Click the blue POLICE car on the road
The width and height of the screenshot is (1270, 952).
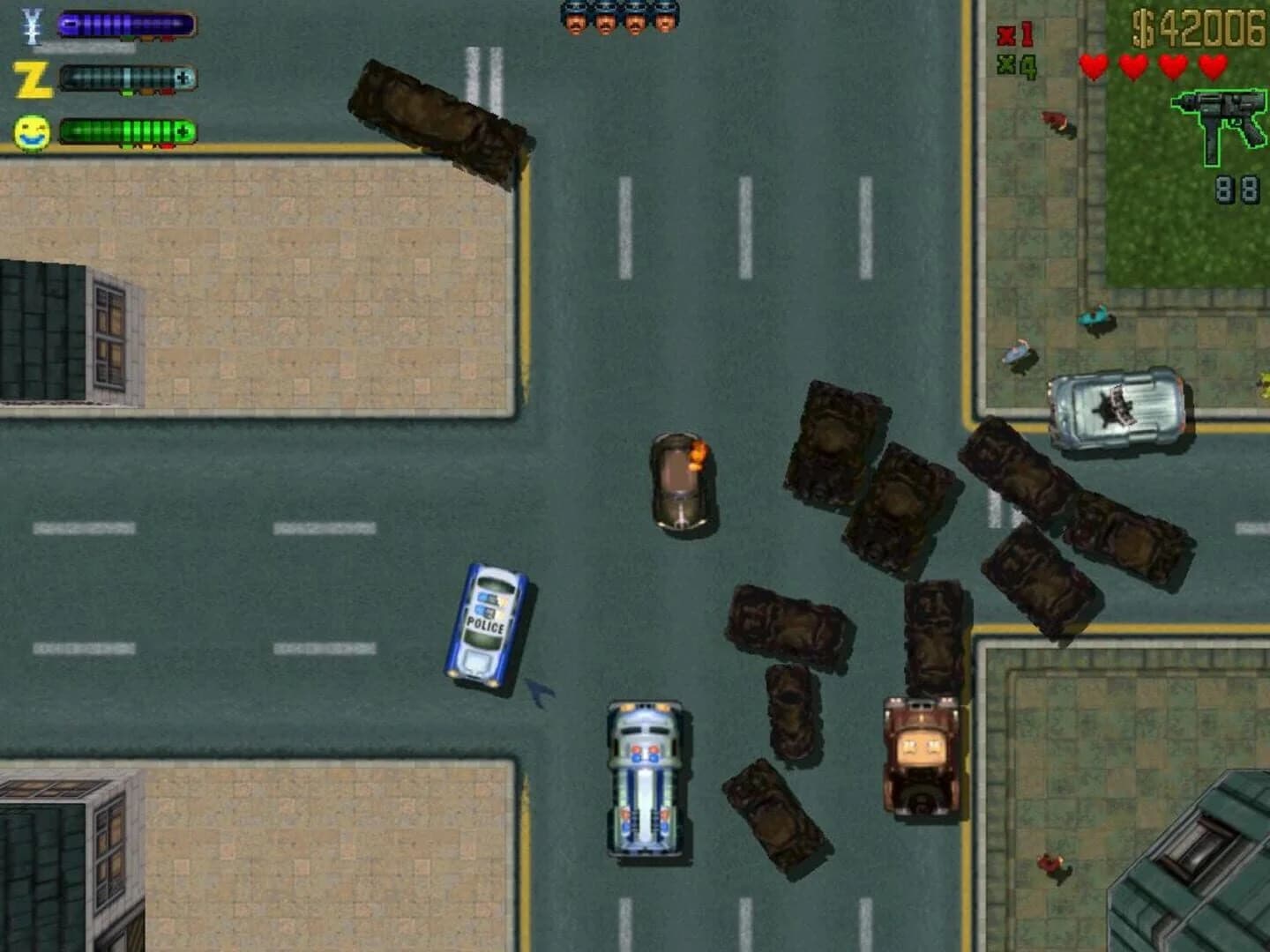tap(488, 621)
